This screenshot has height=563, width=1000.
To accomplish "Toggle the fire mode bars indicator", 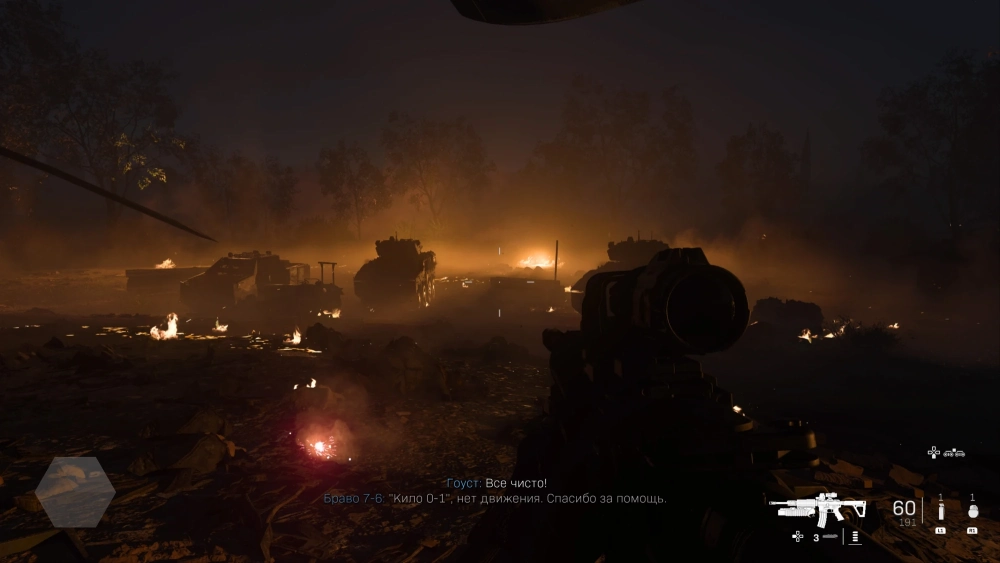I will pos(855,537).
